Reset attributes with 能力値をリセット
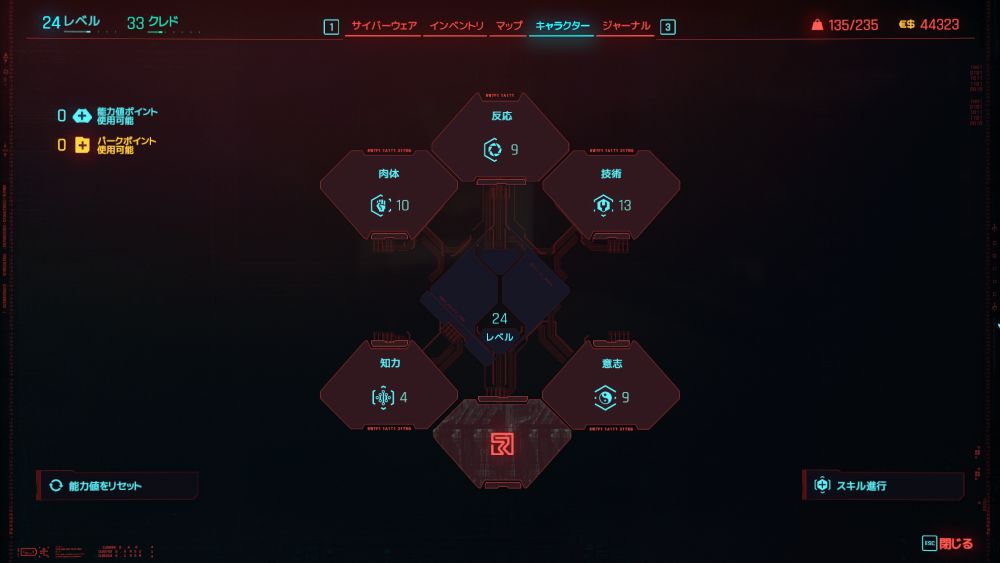 point(118,486)
